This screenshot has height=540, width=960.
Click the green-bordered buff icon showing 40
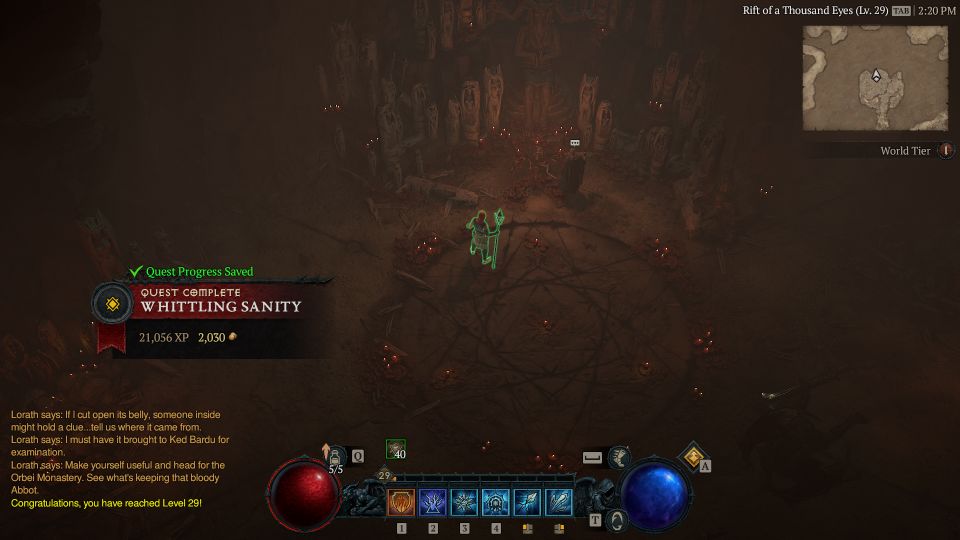396,449
